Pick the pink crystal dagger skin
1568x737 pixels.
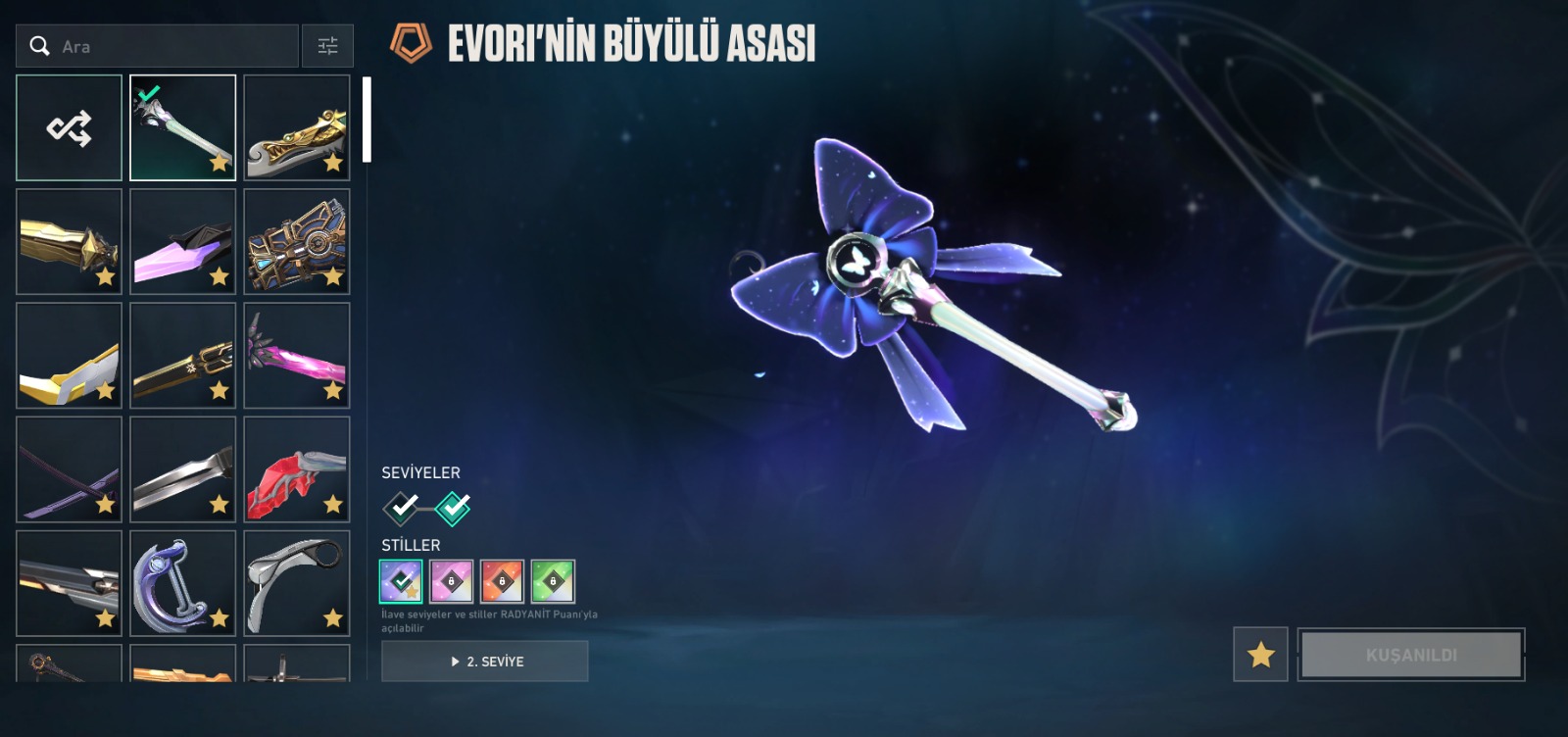[x=183, y=242]
